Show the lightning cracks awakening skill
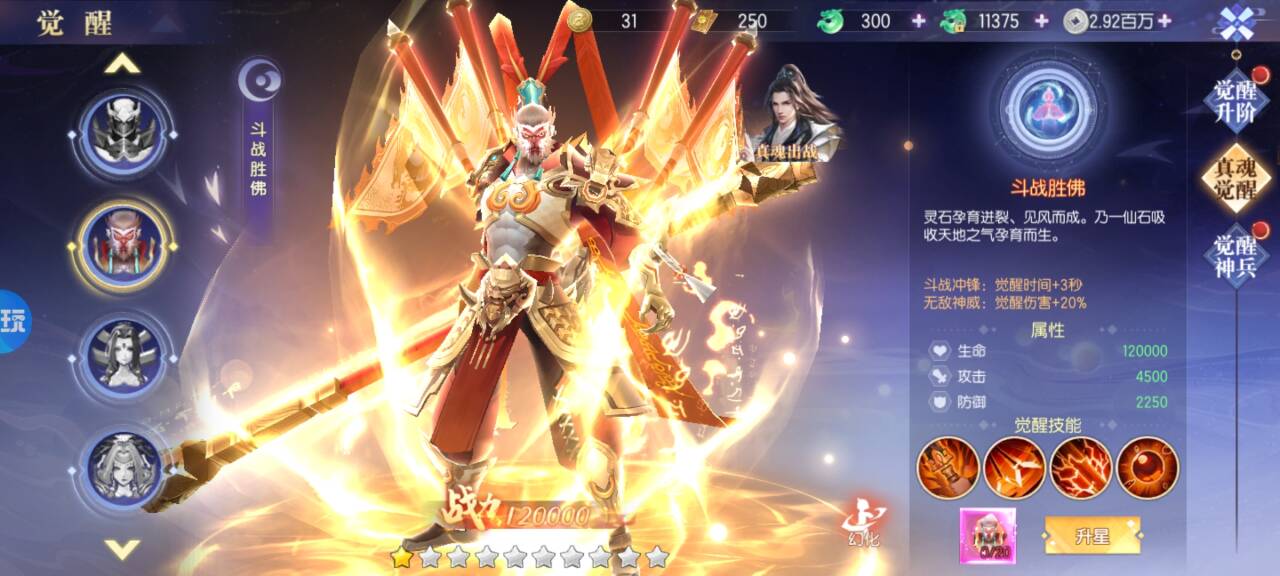The height and width of the screenshot is (576, 1280). click(1081, 468)
